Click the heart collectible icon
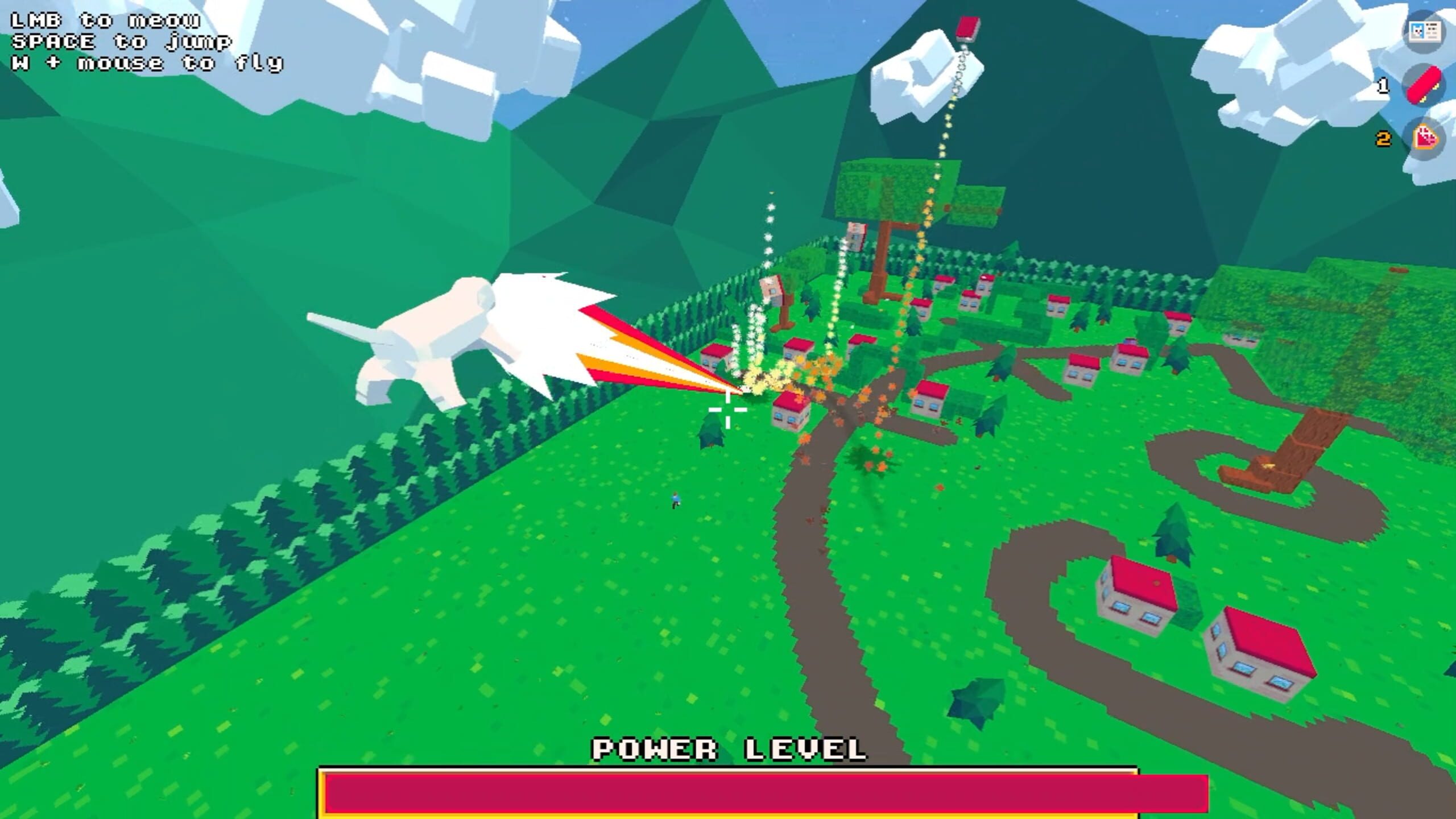This screenshot has height=819, width=1456. tap(1425, 136)
